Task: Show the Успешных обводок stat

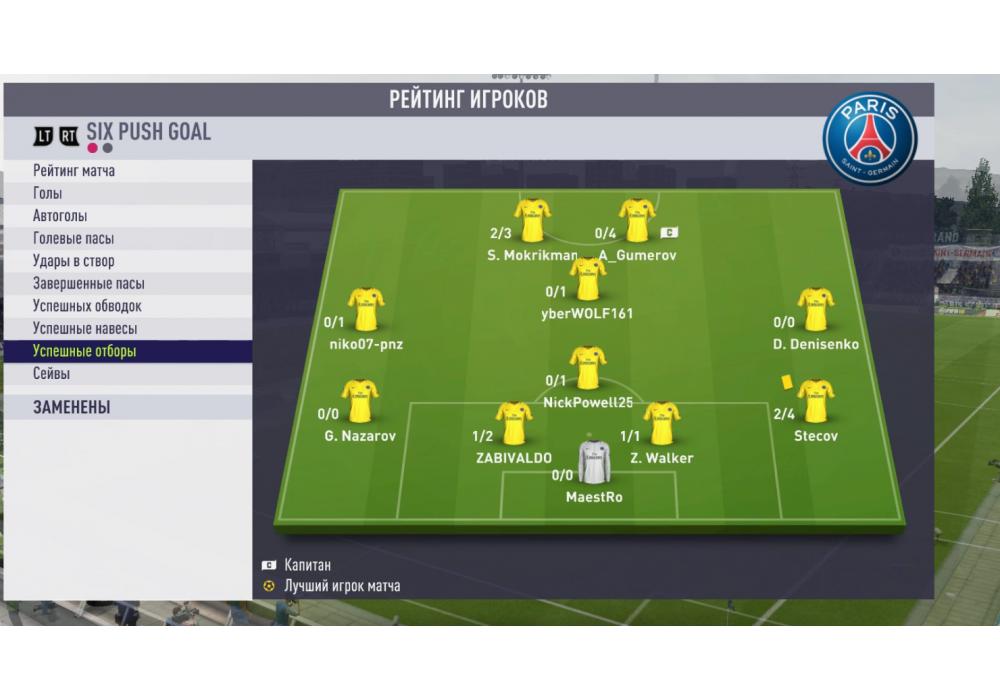Action: click(87, 306)
